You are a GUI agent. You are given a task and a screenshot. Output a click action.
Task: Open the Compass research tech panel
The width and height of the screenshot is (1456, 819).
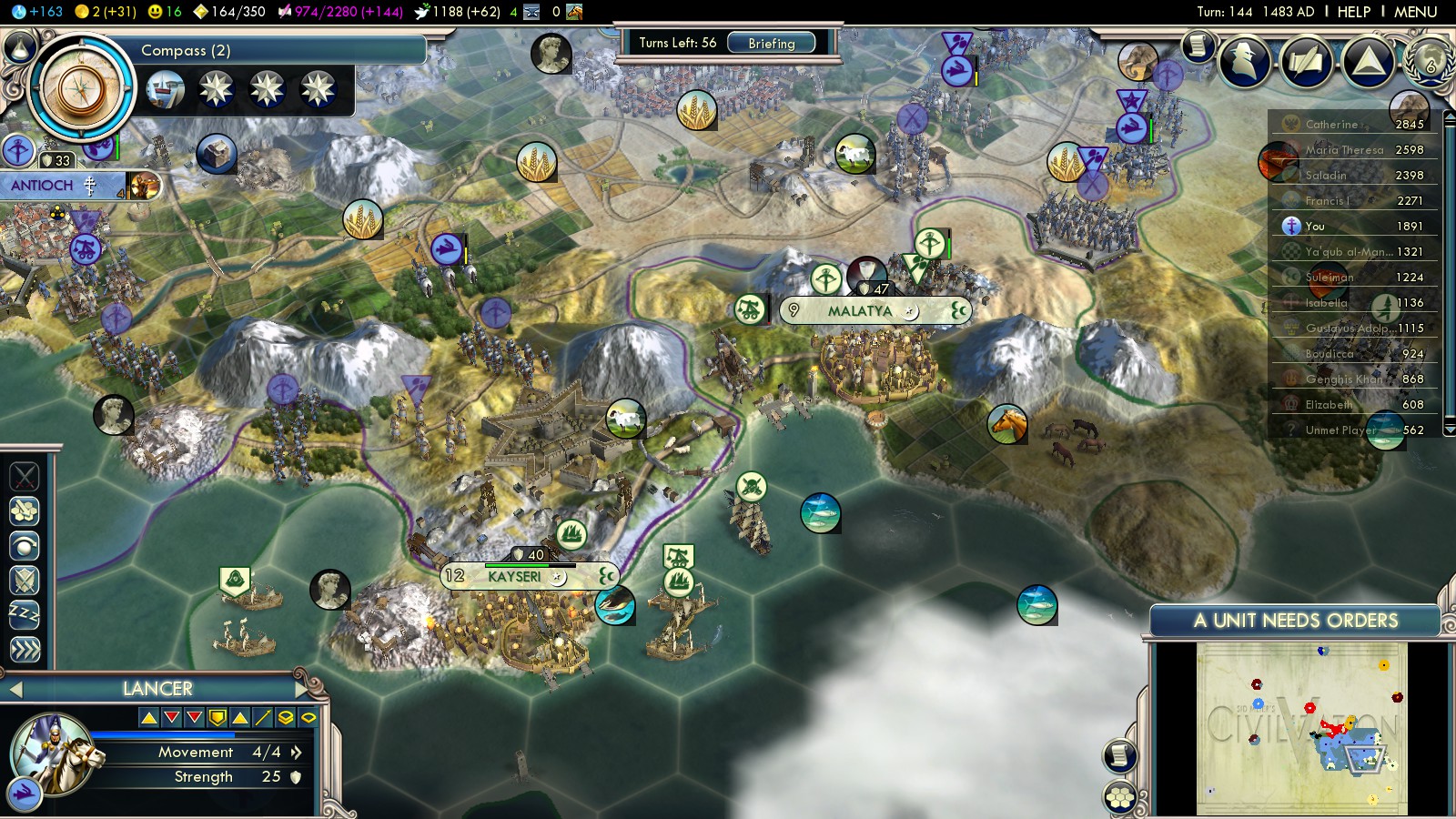82,88
